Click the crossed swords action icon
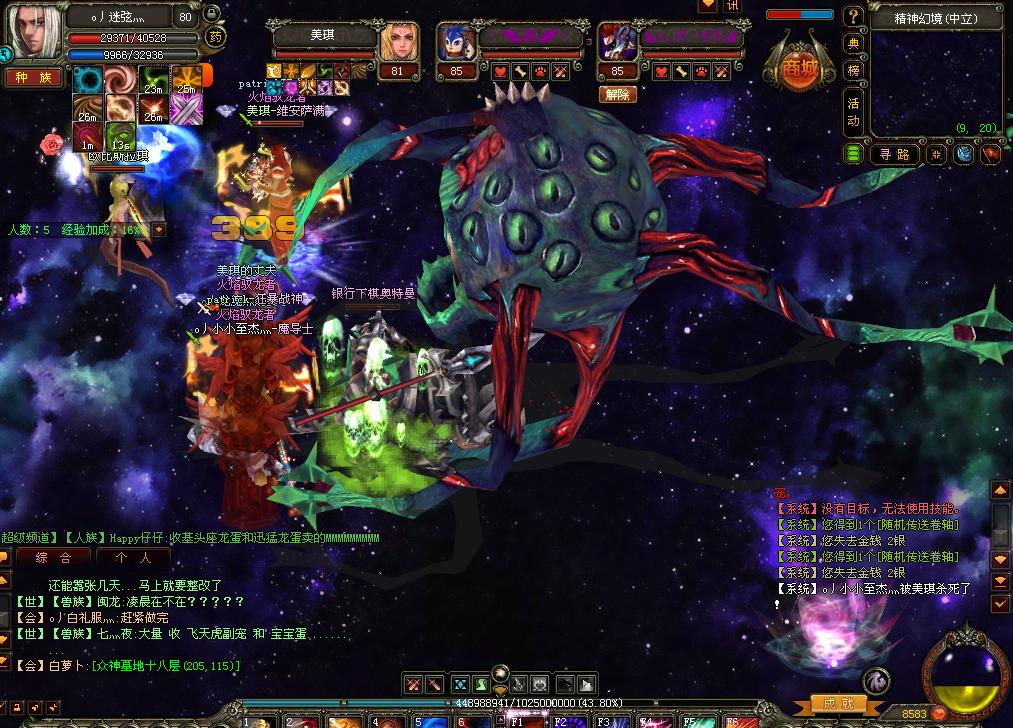This screenshot has width=1013, height=728. click(413, 685)
